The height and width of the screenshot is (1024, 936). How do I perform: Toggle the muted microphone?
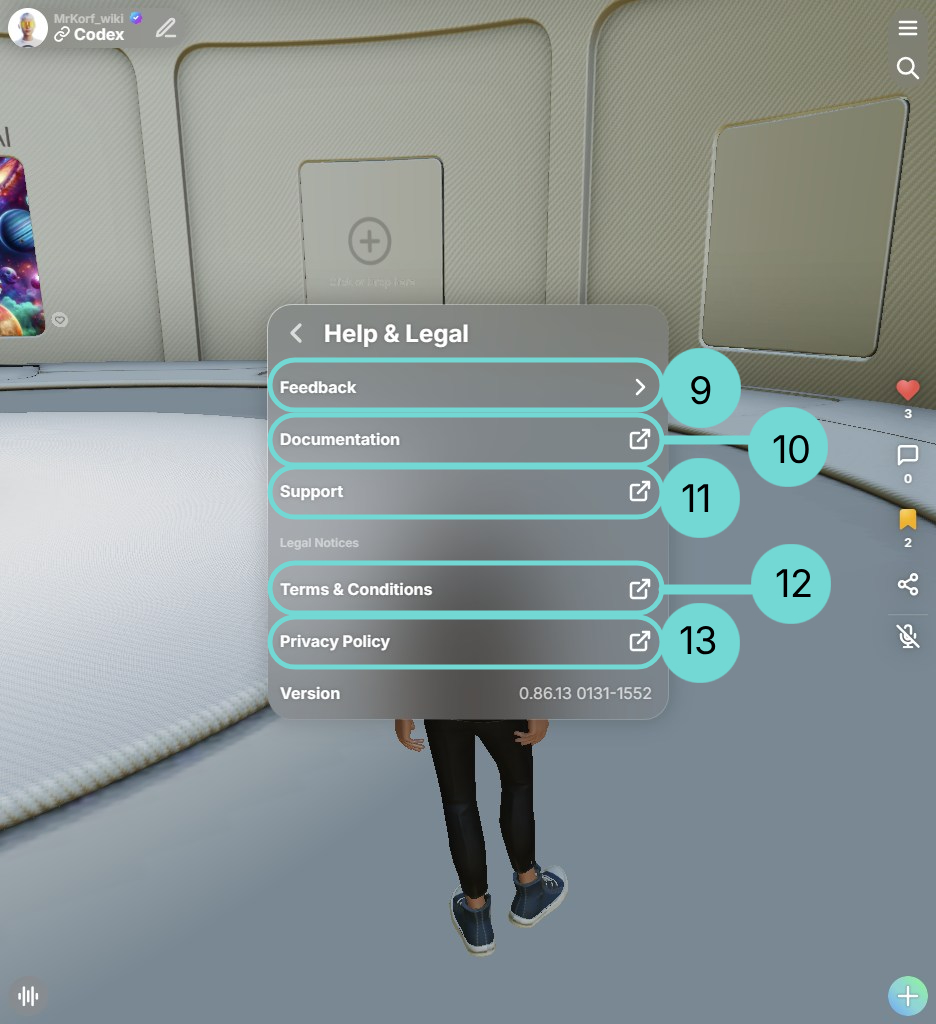click(x=908, y=636)
